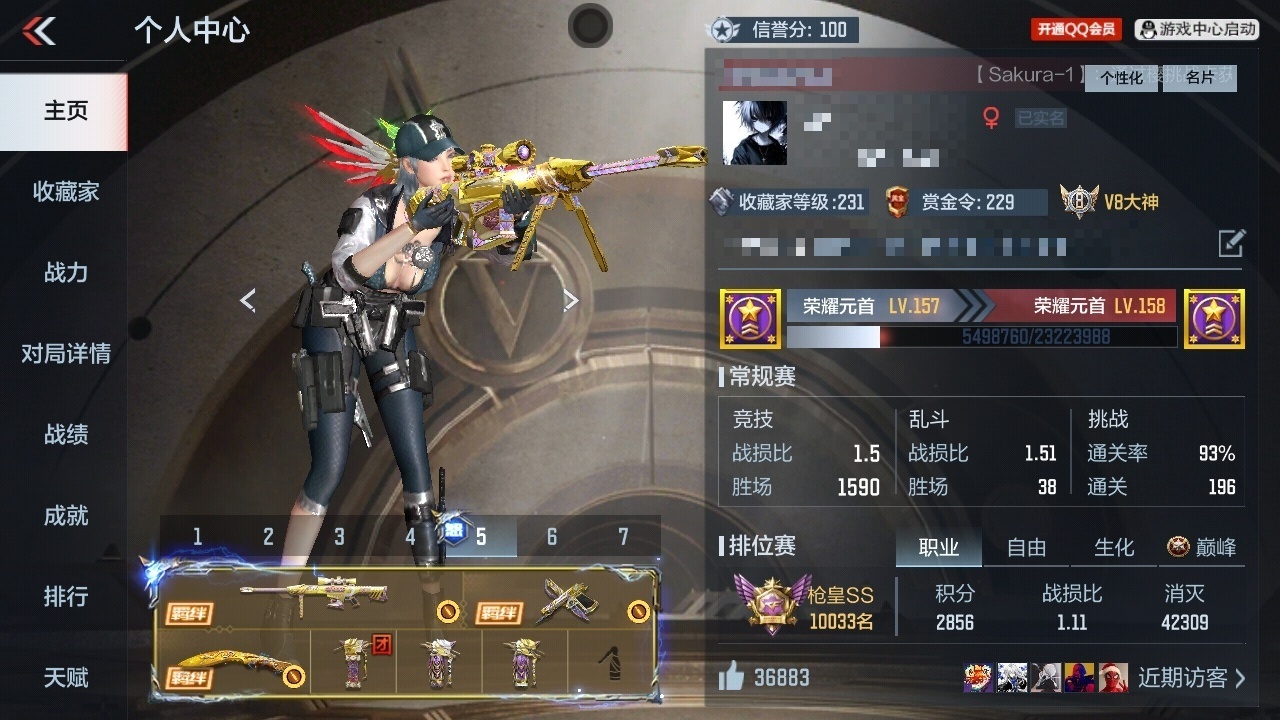Show the 战绩 page
1280x720 pixels.
coord(65,434)
